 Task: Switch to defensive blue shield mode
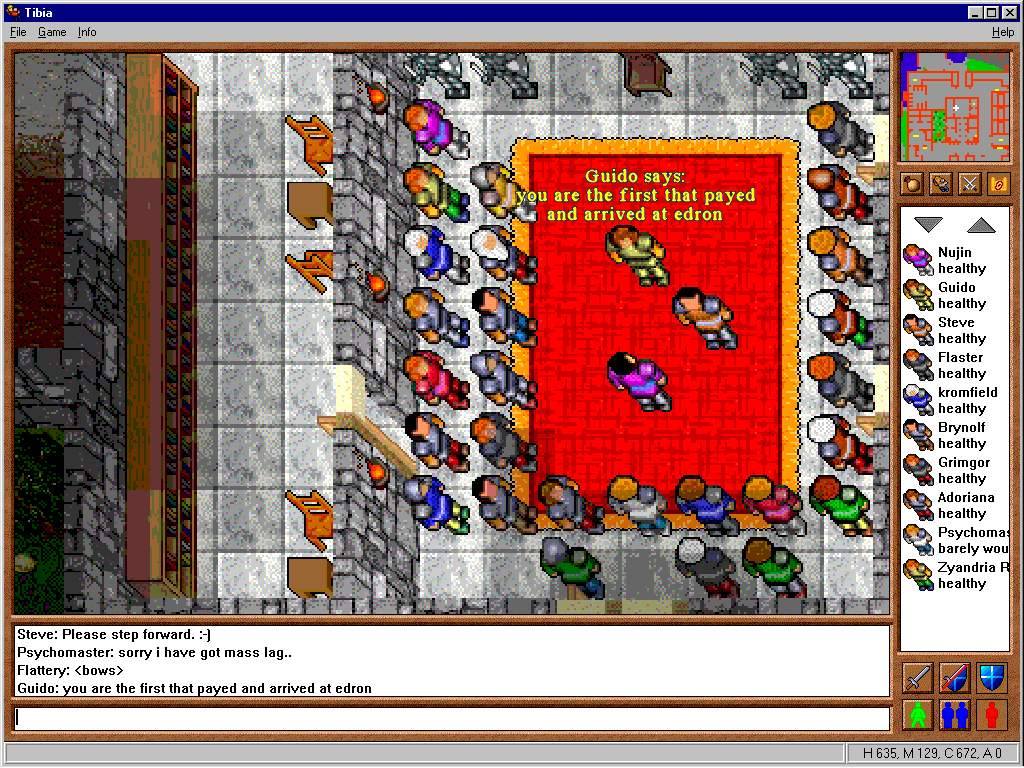tap(991, 678)
